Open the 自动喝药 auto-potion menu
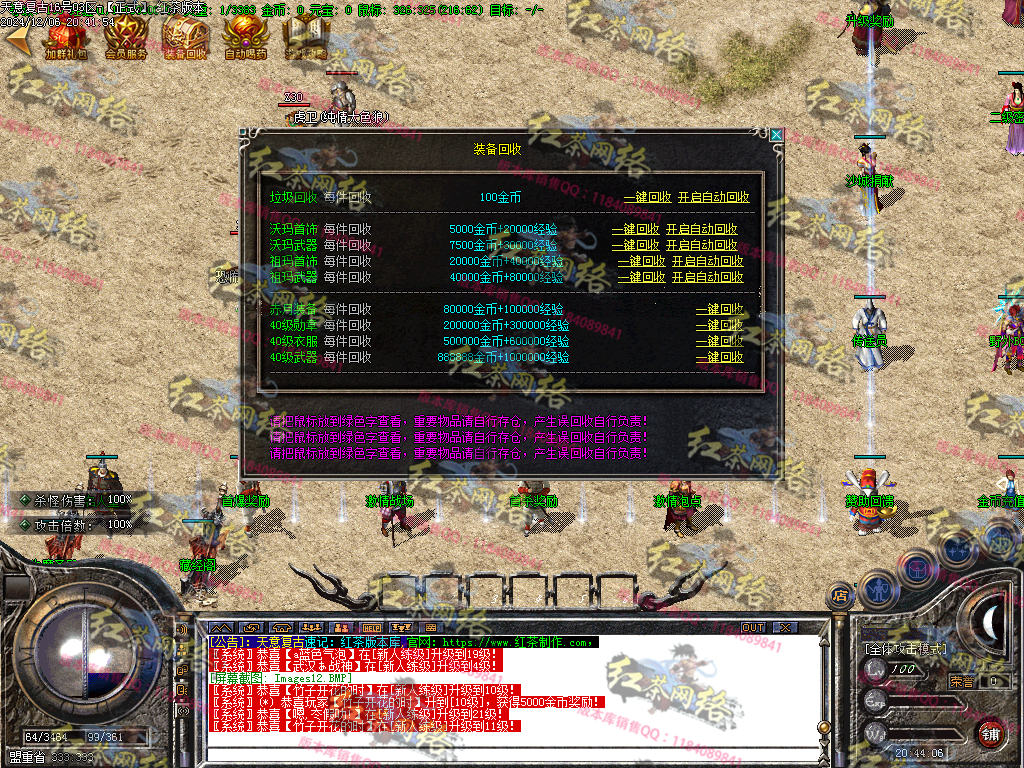 point(245,36)
